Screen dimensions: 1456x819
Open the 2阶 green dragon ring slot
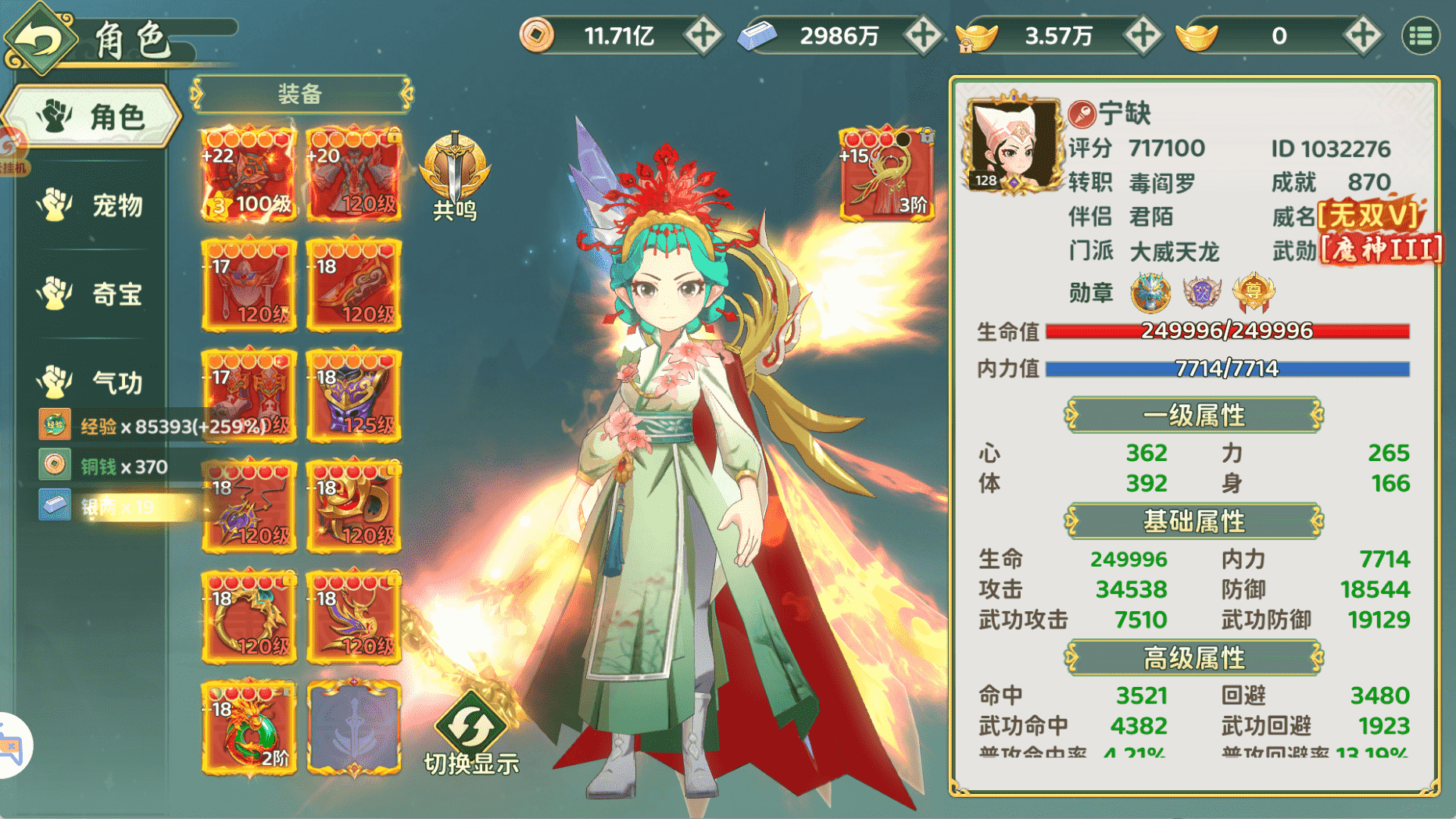249,728
